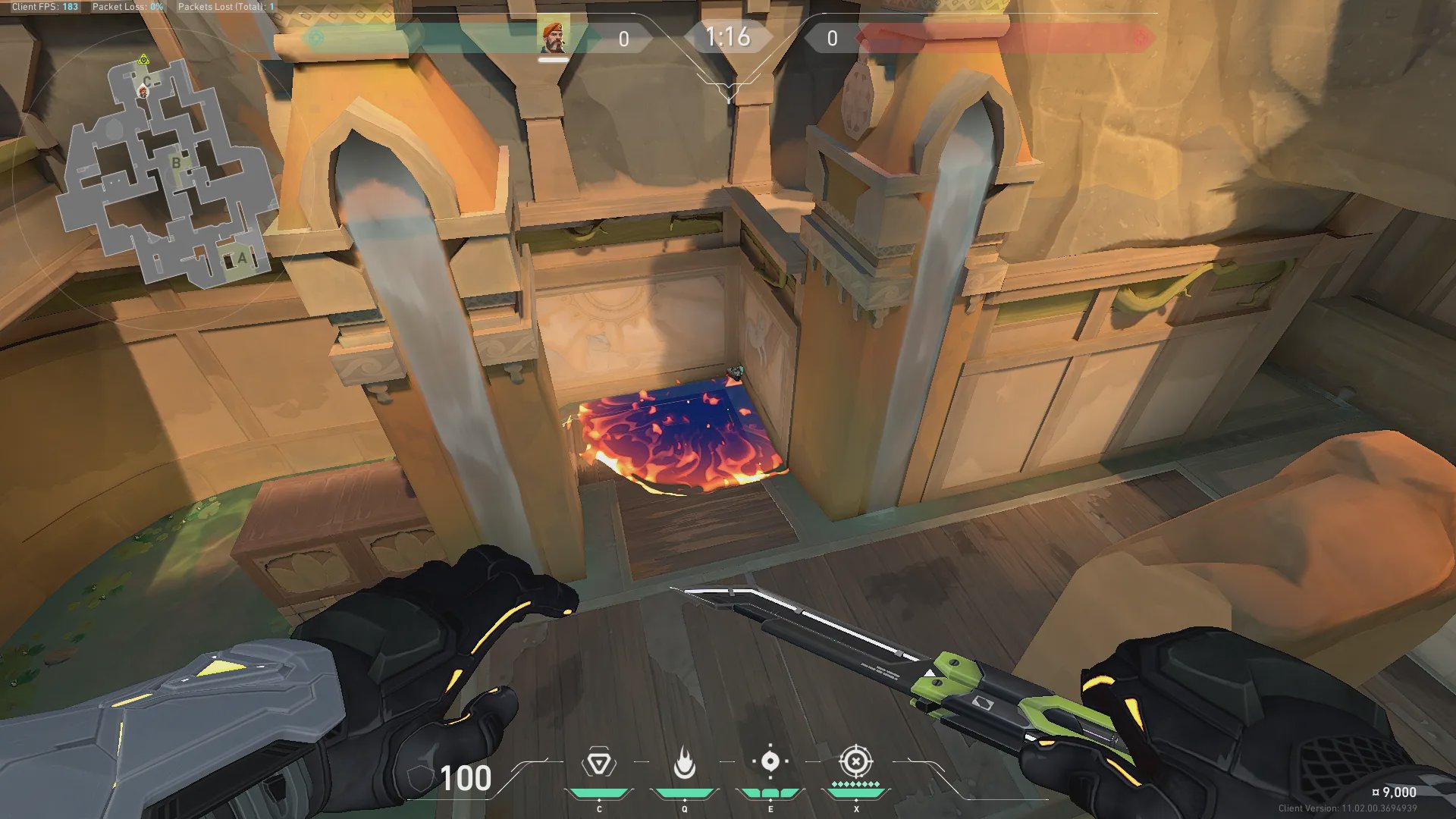Select the Stim Beacon ability icon
The image size is (1456, 819).
tap(598, 763)
